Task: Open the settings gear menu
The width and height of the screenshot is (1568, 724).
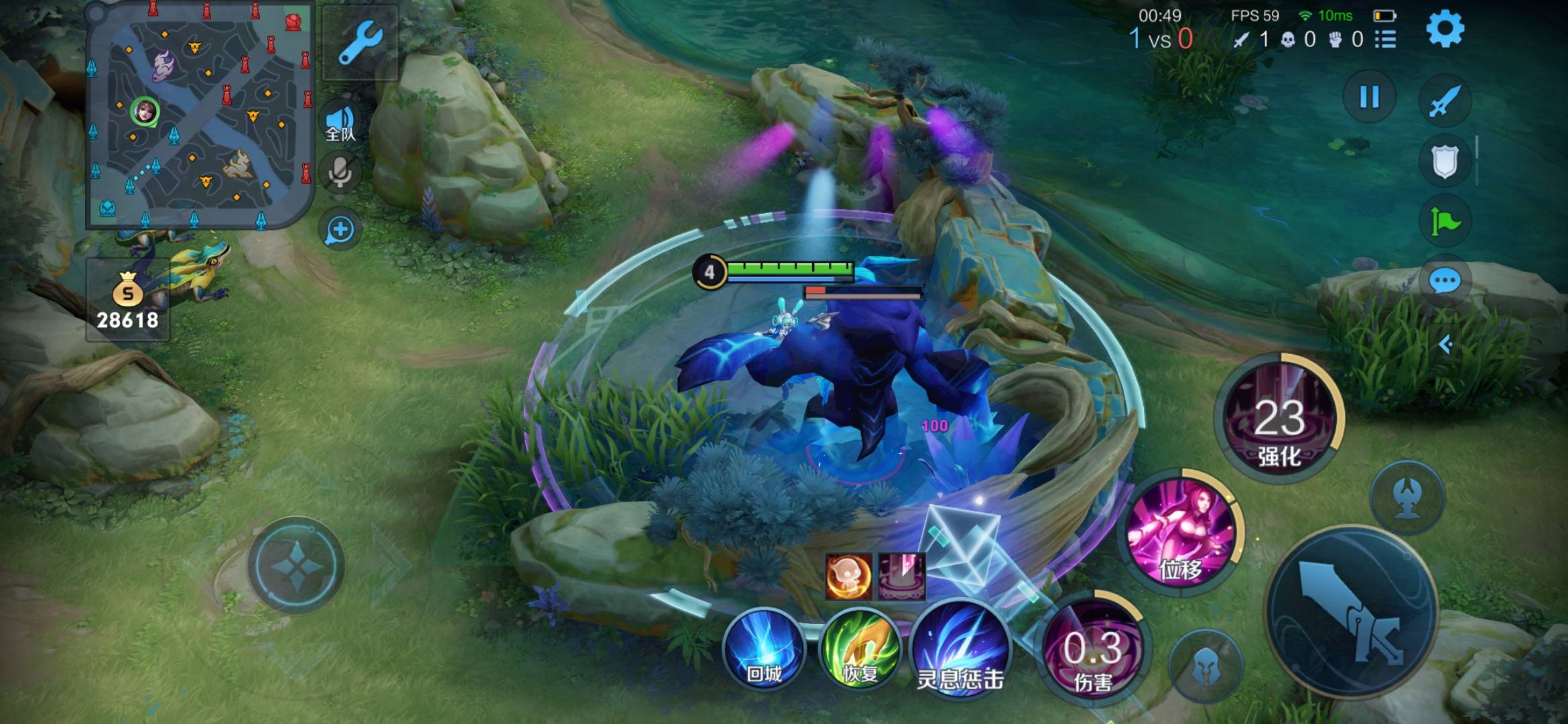Action: (1445, 29)
